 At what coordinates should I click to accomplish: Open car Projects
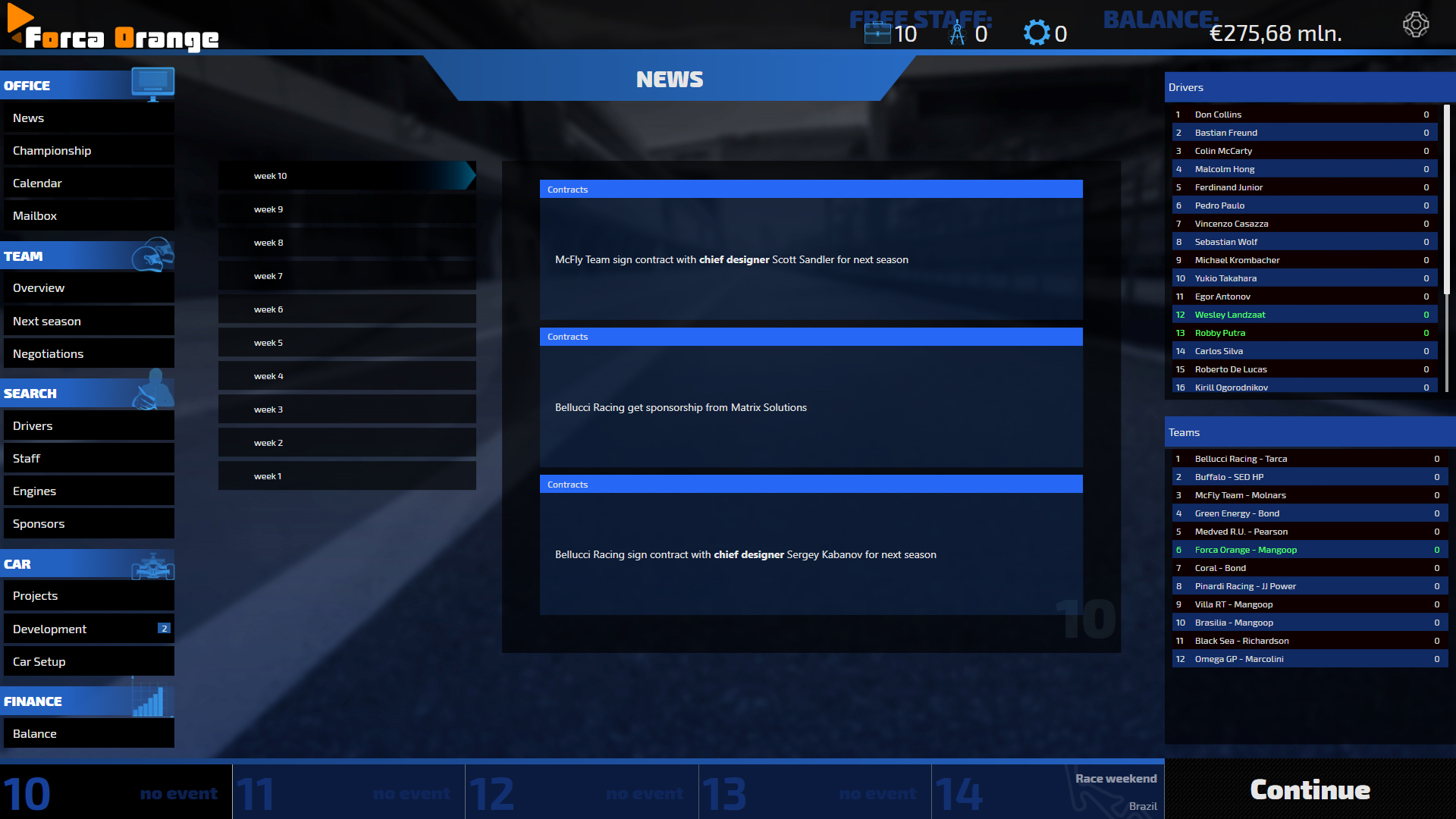pyautogui.click(x=88, y=596)
